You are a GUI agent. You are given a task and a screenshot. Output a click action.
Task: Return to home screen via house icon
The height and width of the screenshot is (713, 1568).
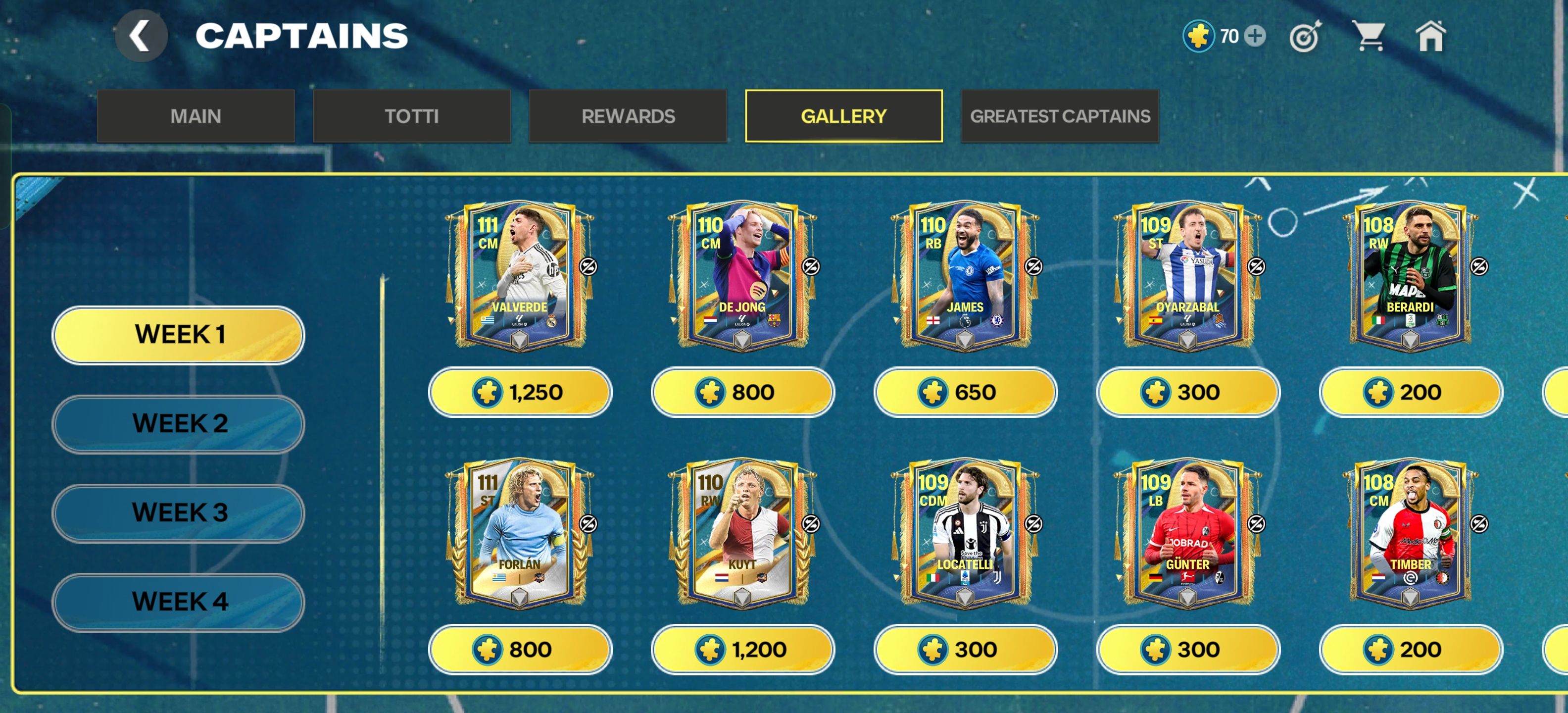[1431, 36]
